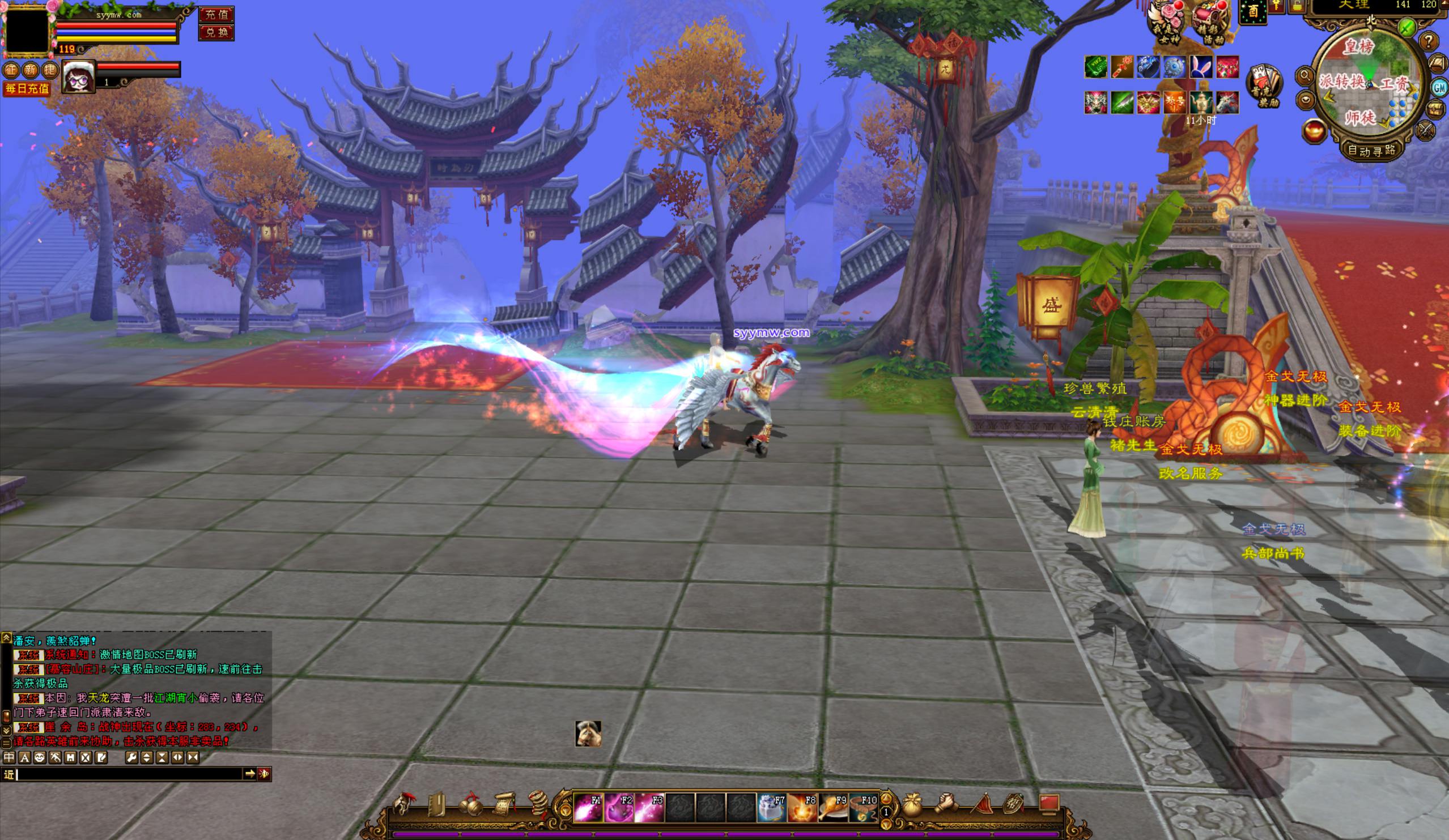This screenshot has width=1449, height=840.
Task: Click the circular minimap
Action: pyautogui.click(x=1370, y=80)
